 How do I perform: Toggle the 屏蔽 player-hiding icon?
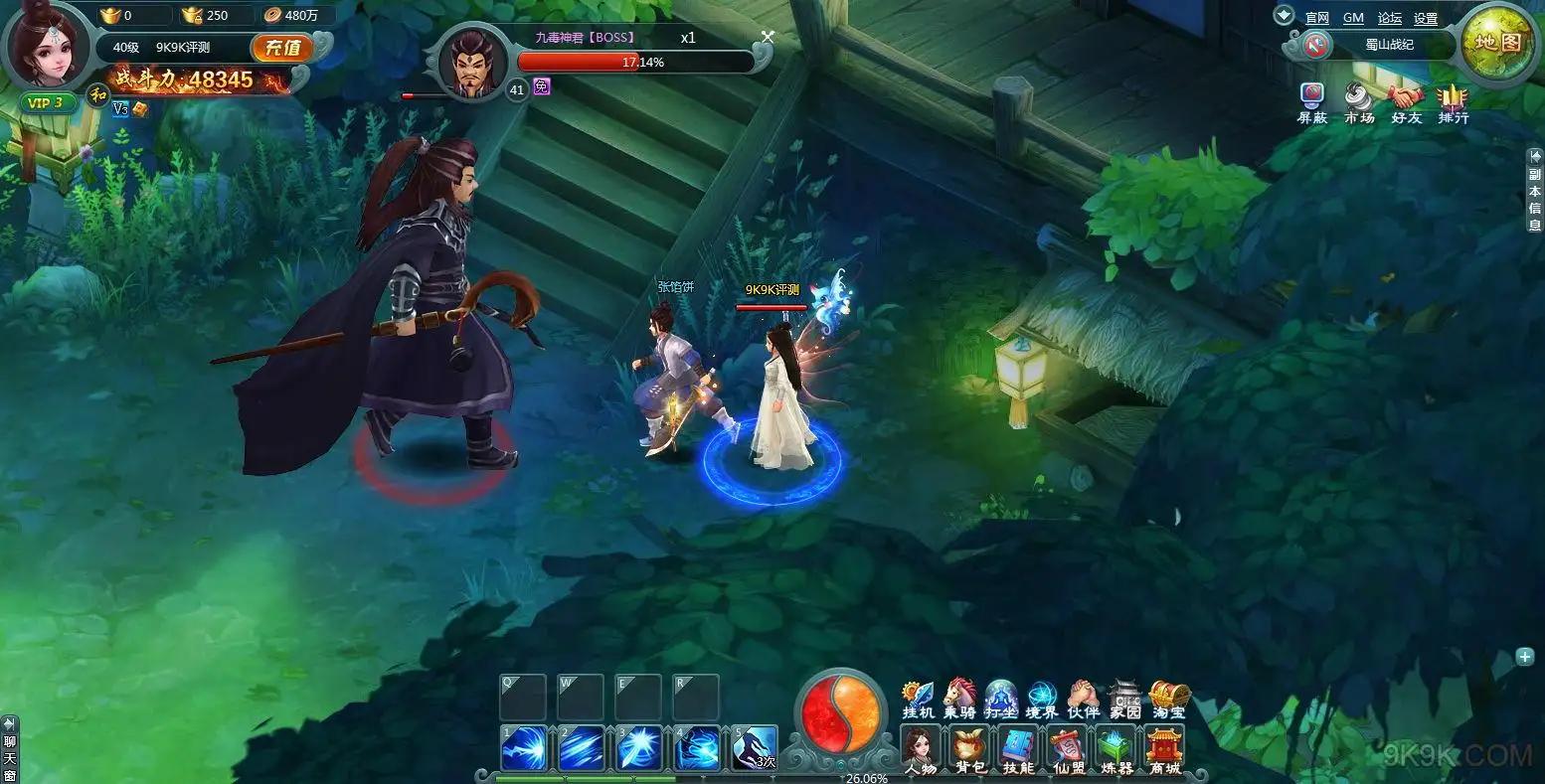coord(1312,102)
